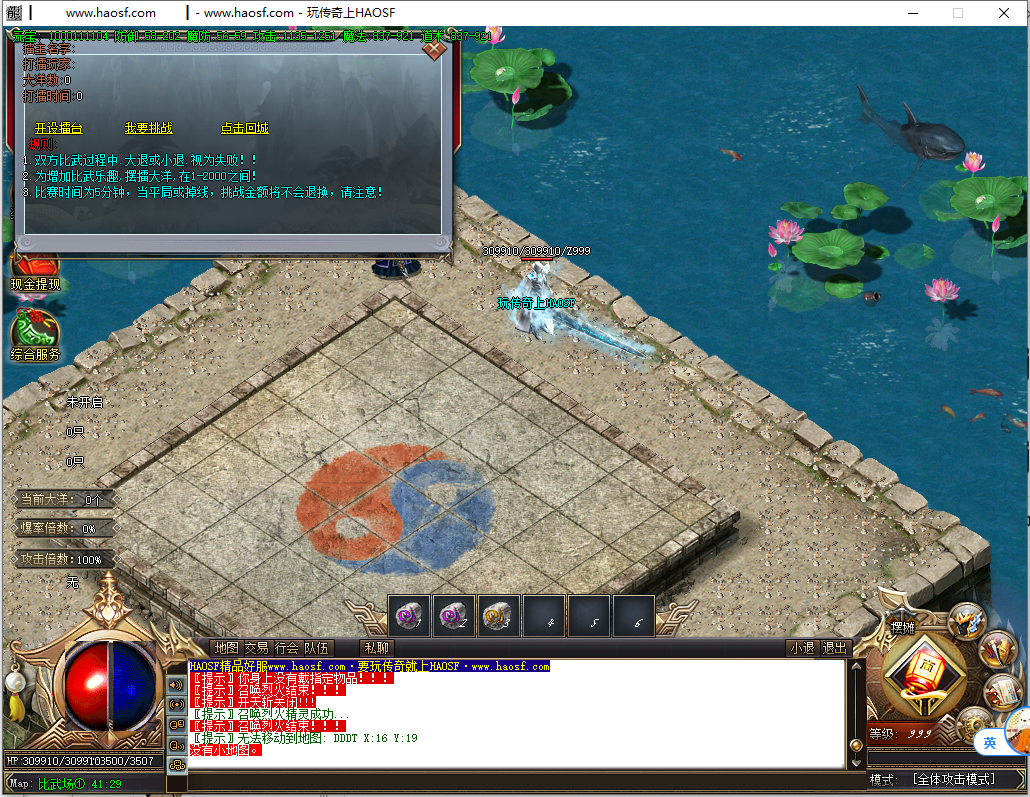Use the purple swirl stone in hotbar slot 1
This screenshot has width=1030, height=797.
pyautogui.click(x=409, y=616)
